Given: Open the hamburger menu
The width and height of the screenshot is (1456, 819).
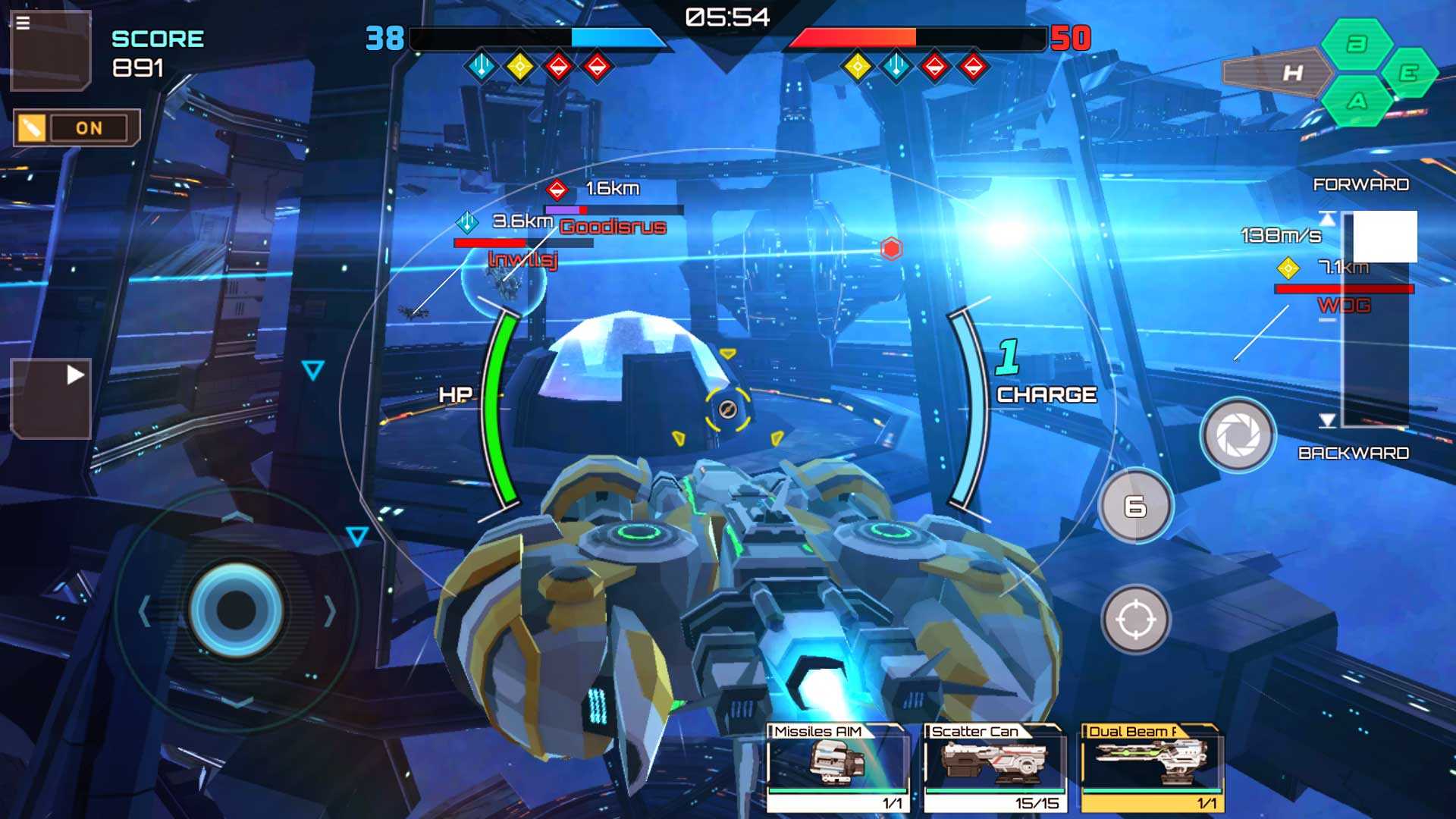Looking at the screenshot, I should pos(24,24).
